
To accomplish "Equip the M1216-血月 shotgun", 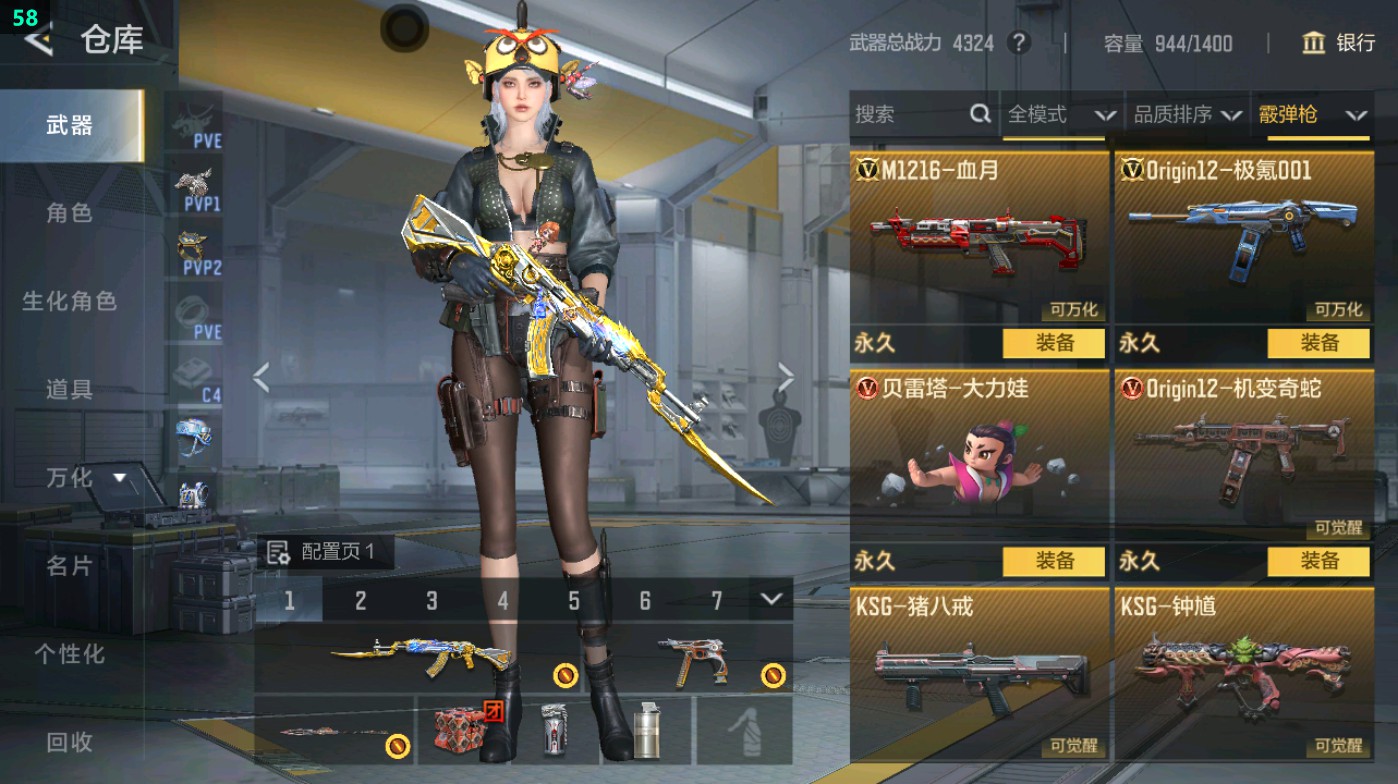I will [1053, 343].
